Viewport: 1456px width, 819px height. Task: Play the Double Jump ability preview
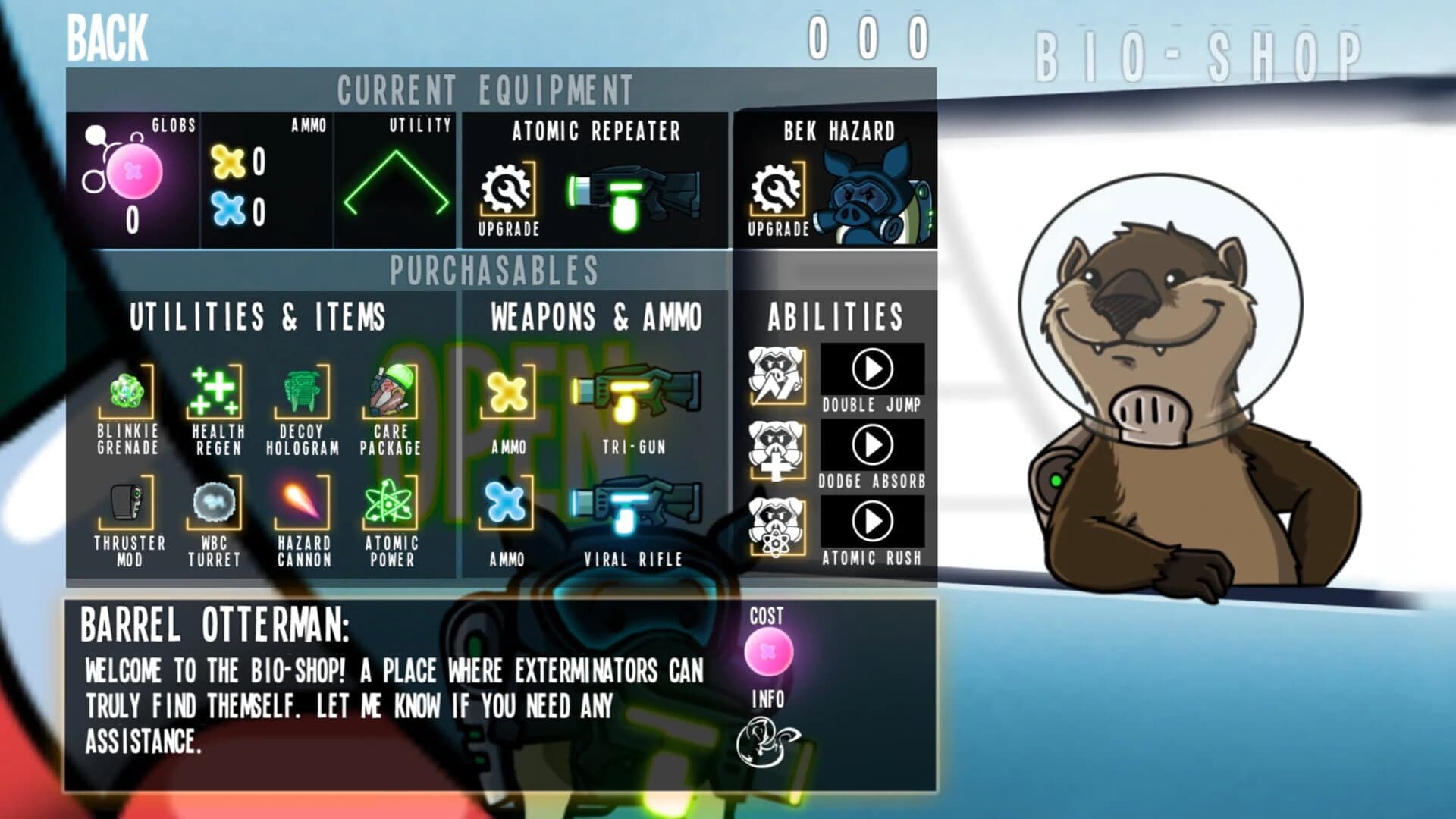click(874, 368)
